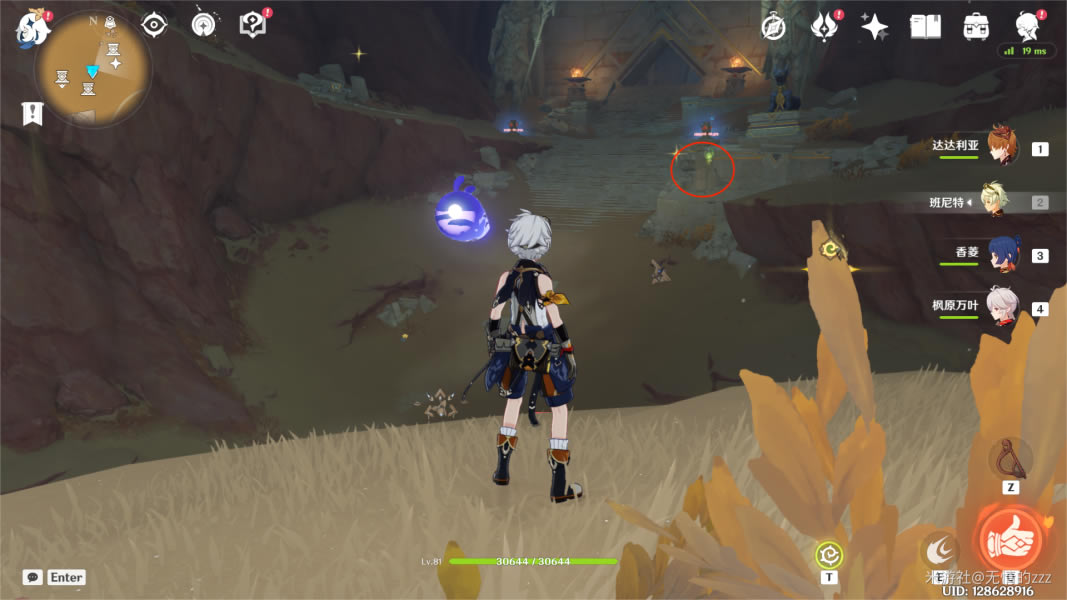Screen dimensions: 1067x600
Task: Open the character head profile icon
Action: [1027, 25]
